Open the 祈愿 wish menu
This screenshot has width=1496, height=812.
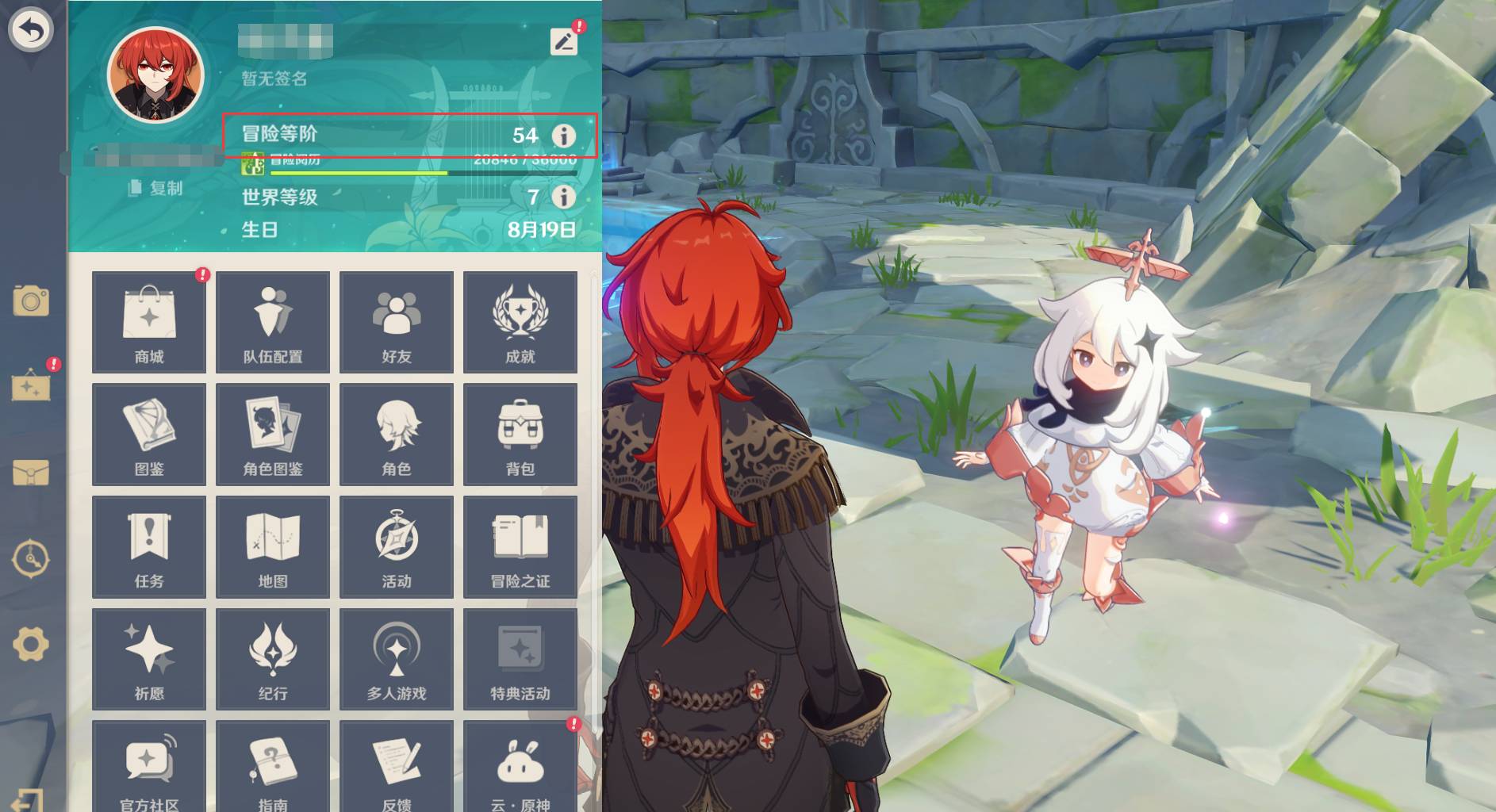point(149,660)
